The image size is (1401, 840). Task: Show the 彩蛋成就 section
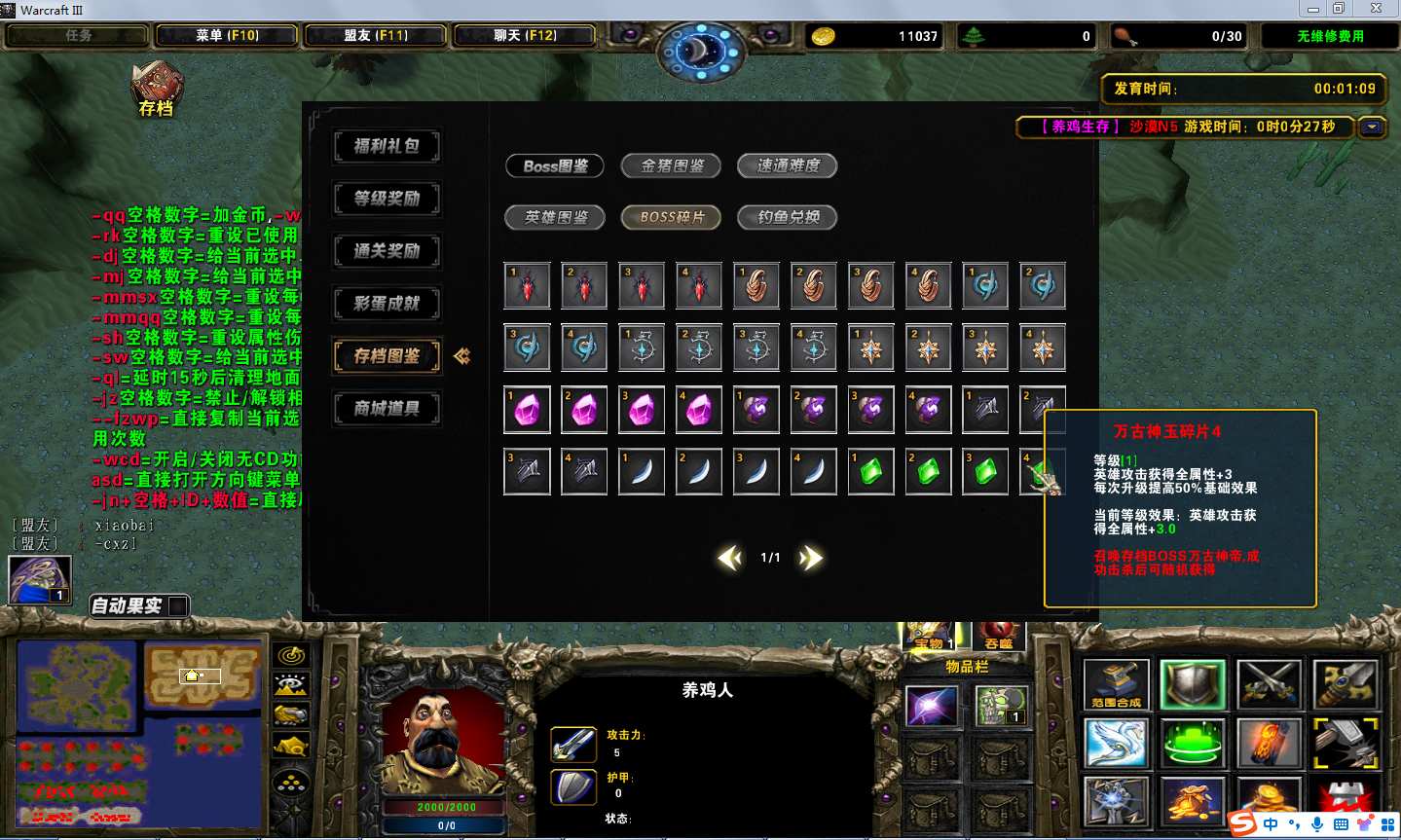tap(387, 304)
